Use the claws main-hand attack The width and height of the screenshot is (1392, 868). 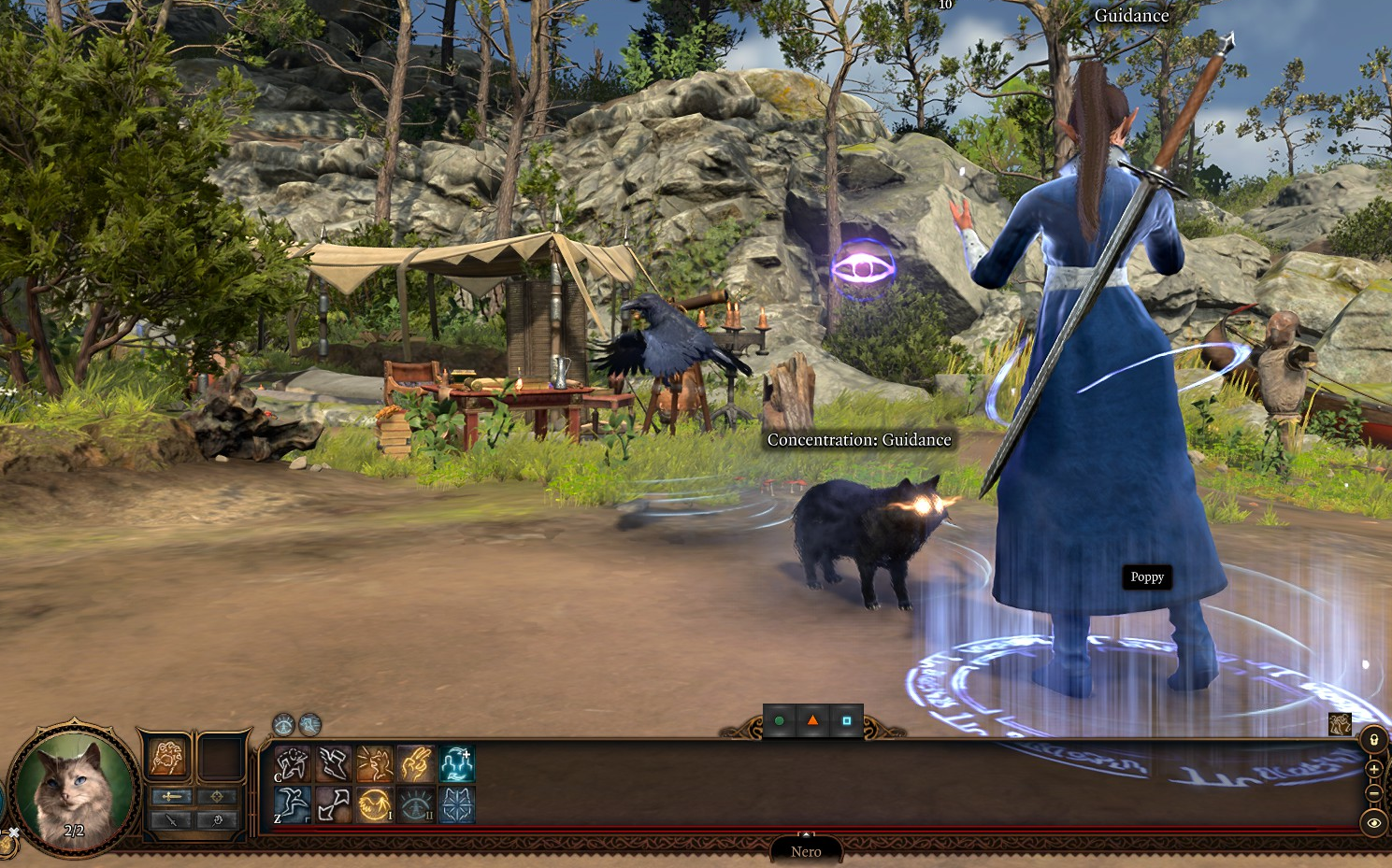(x=167, y=757)
